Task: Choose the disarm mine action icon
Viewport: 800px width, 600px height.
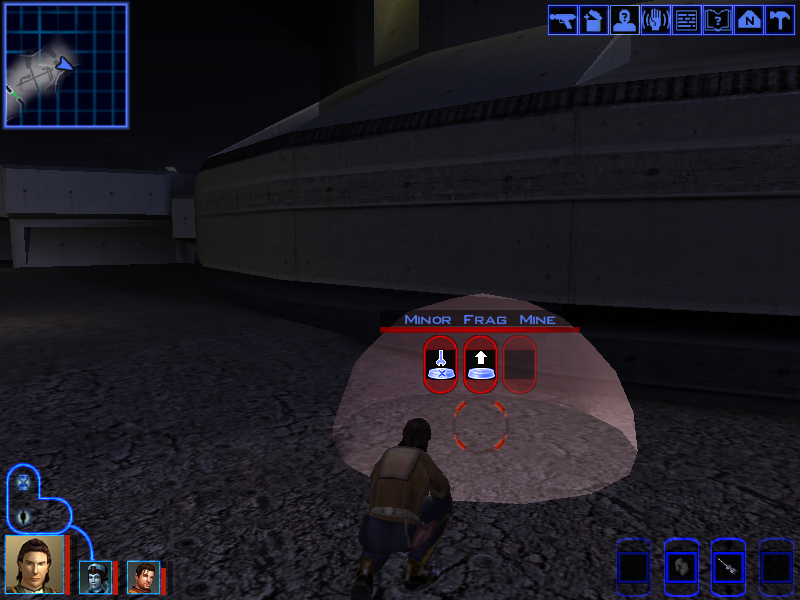Action: pyautogui.click(x=441, y=364)
